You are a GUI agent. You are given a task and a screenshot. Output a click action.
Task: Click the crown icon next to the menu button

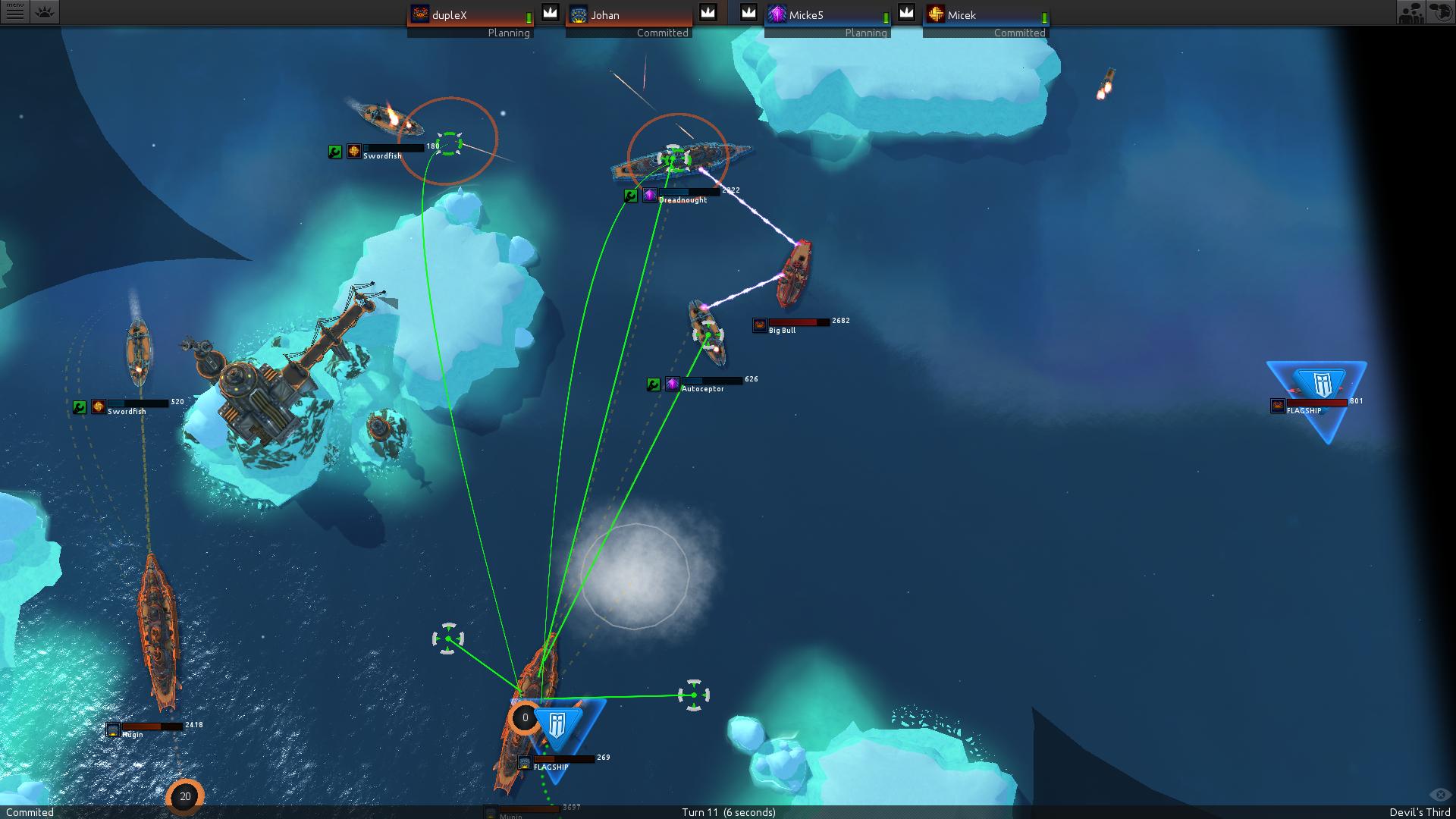click(45, 12)
